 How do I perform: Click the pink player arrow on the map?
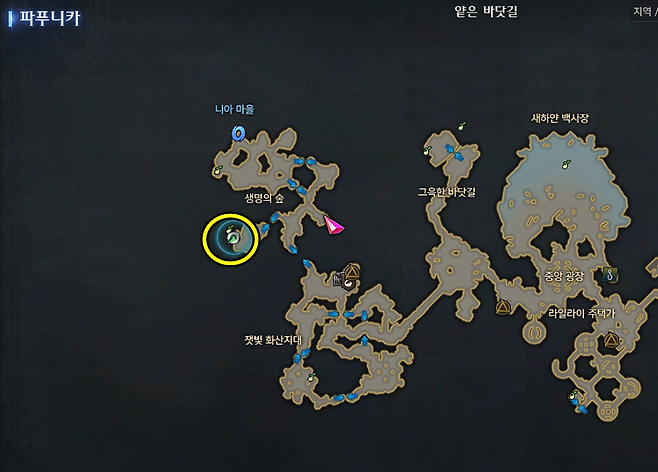click(x=332, y=226)
